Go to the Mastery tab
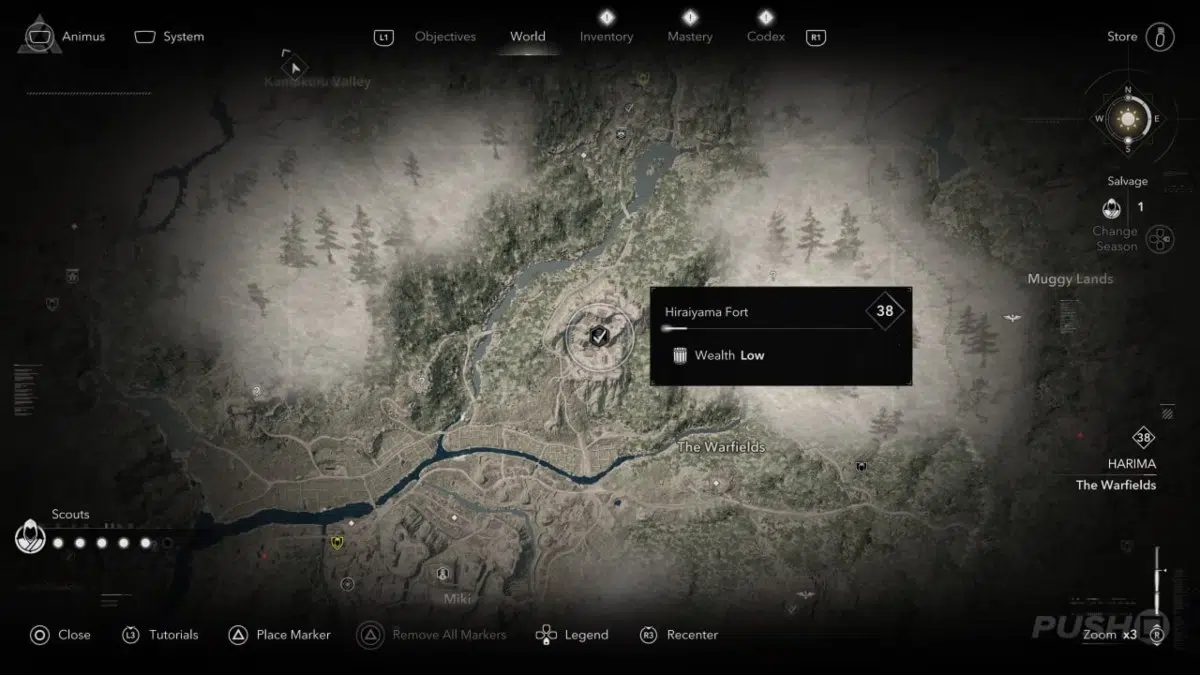The width and height of the screenshot is (1200, 675). pyautogui.click(x=690, y=37)
